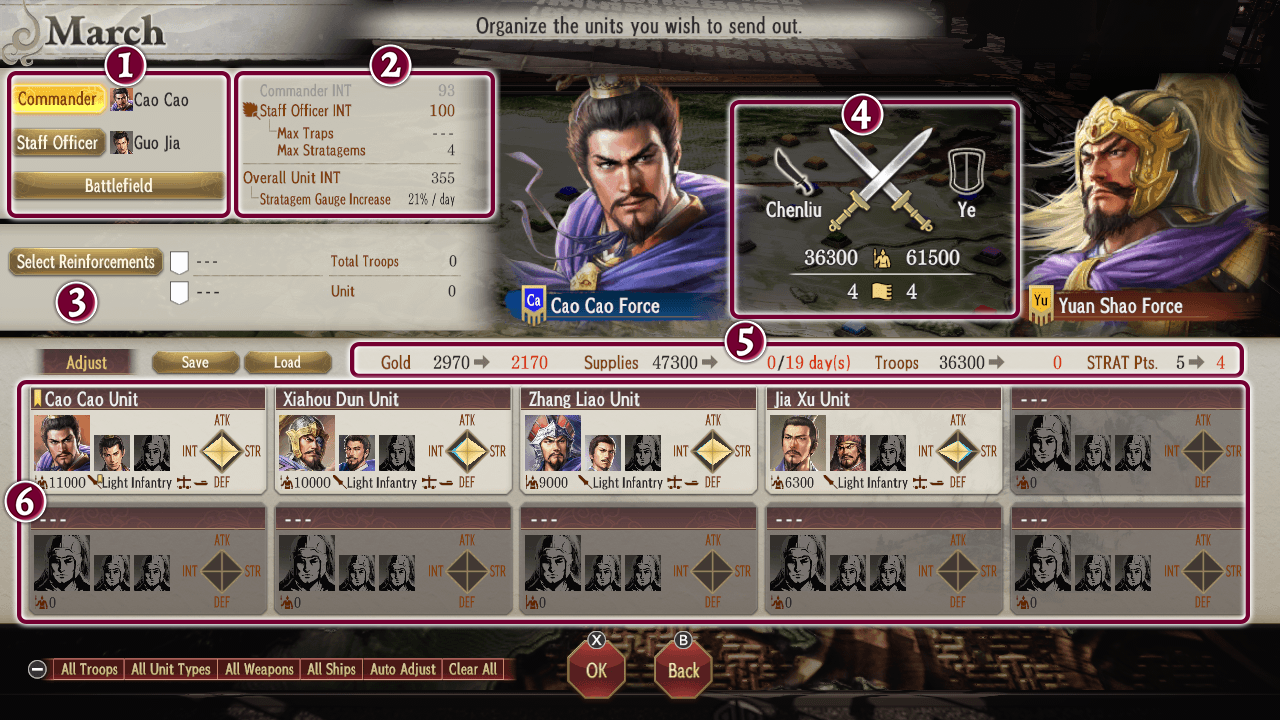
Task: Click Clear All to reset units
Action: [472, 669]
